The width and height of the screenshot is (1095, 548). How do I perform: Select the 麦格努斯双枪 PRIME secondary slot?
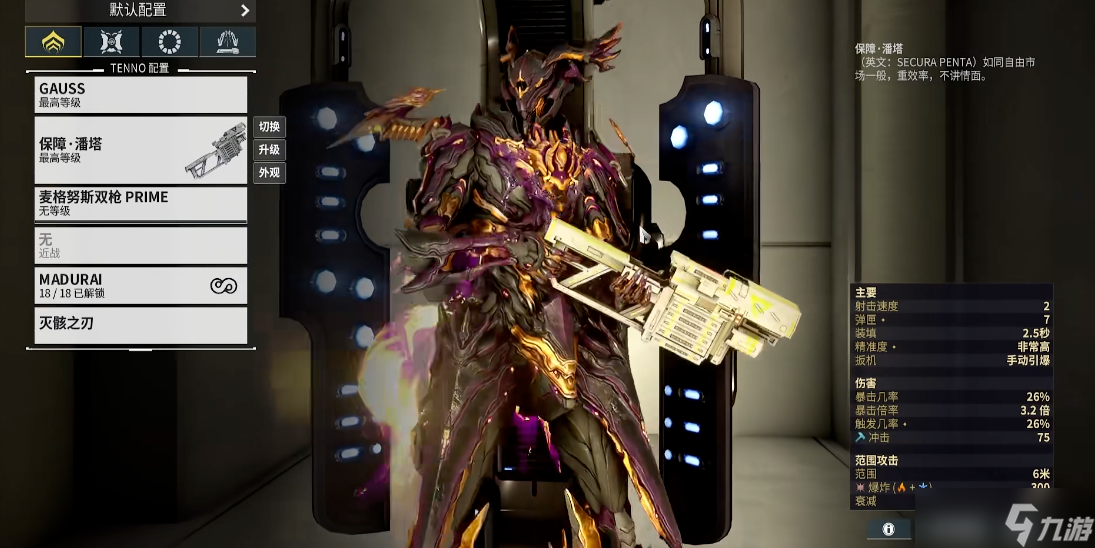click(x=140, y=203)
